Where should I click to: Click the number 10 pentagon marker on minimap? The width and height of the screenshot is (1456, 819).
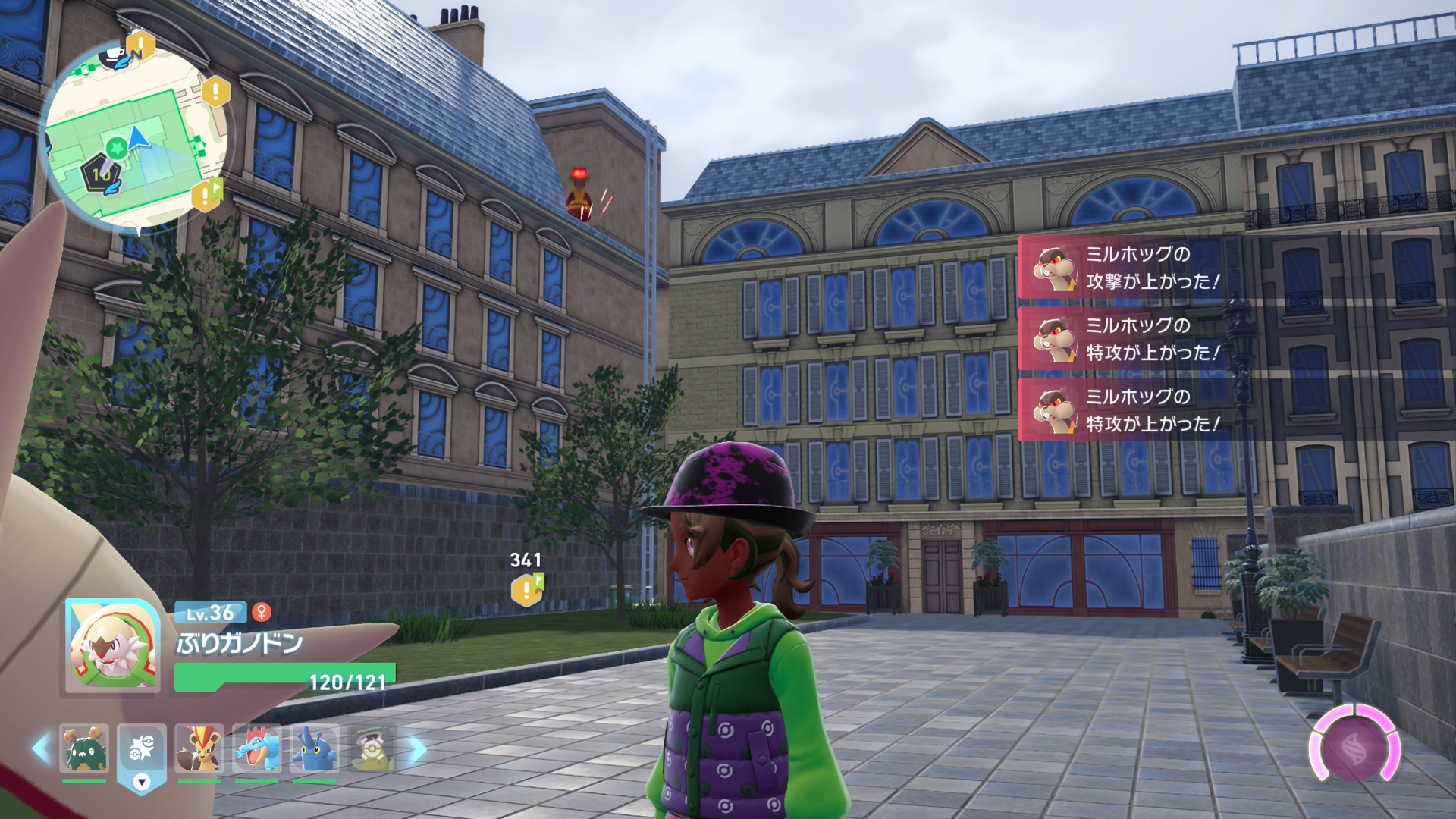(102, 174)
